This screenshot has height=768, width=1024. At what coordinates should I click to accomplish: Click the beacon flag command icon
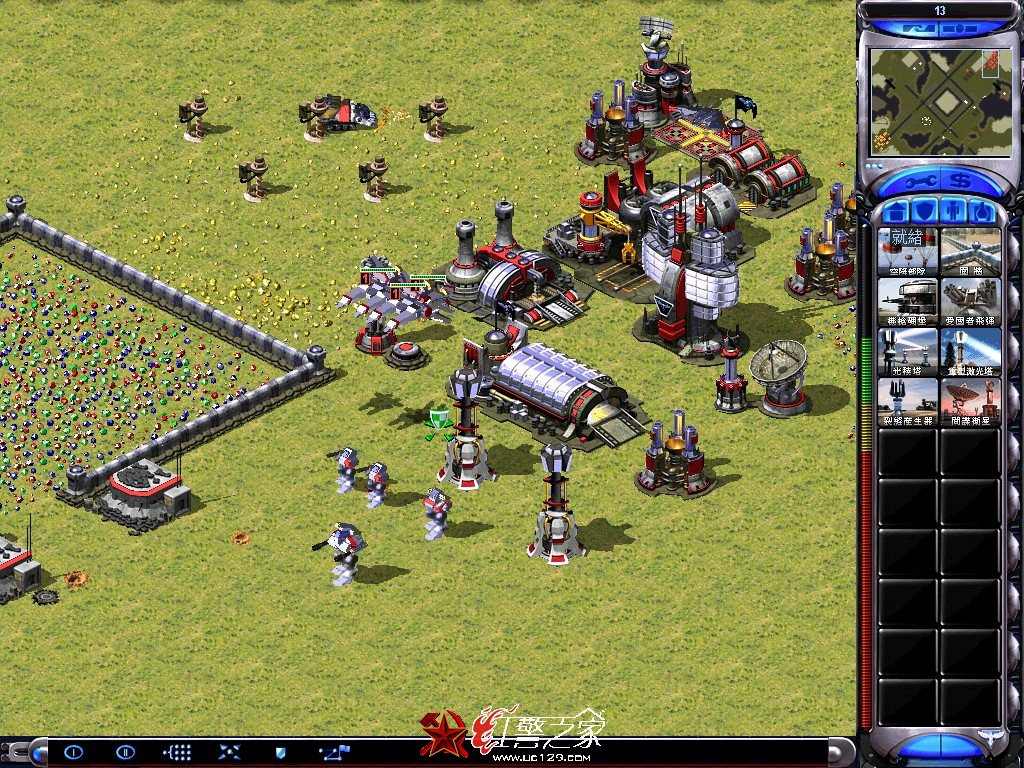point(334,752)
